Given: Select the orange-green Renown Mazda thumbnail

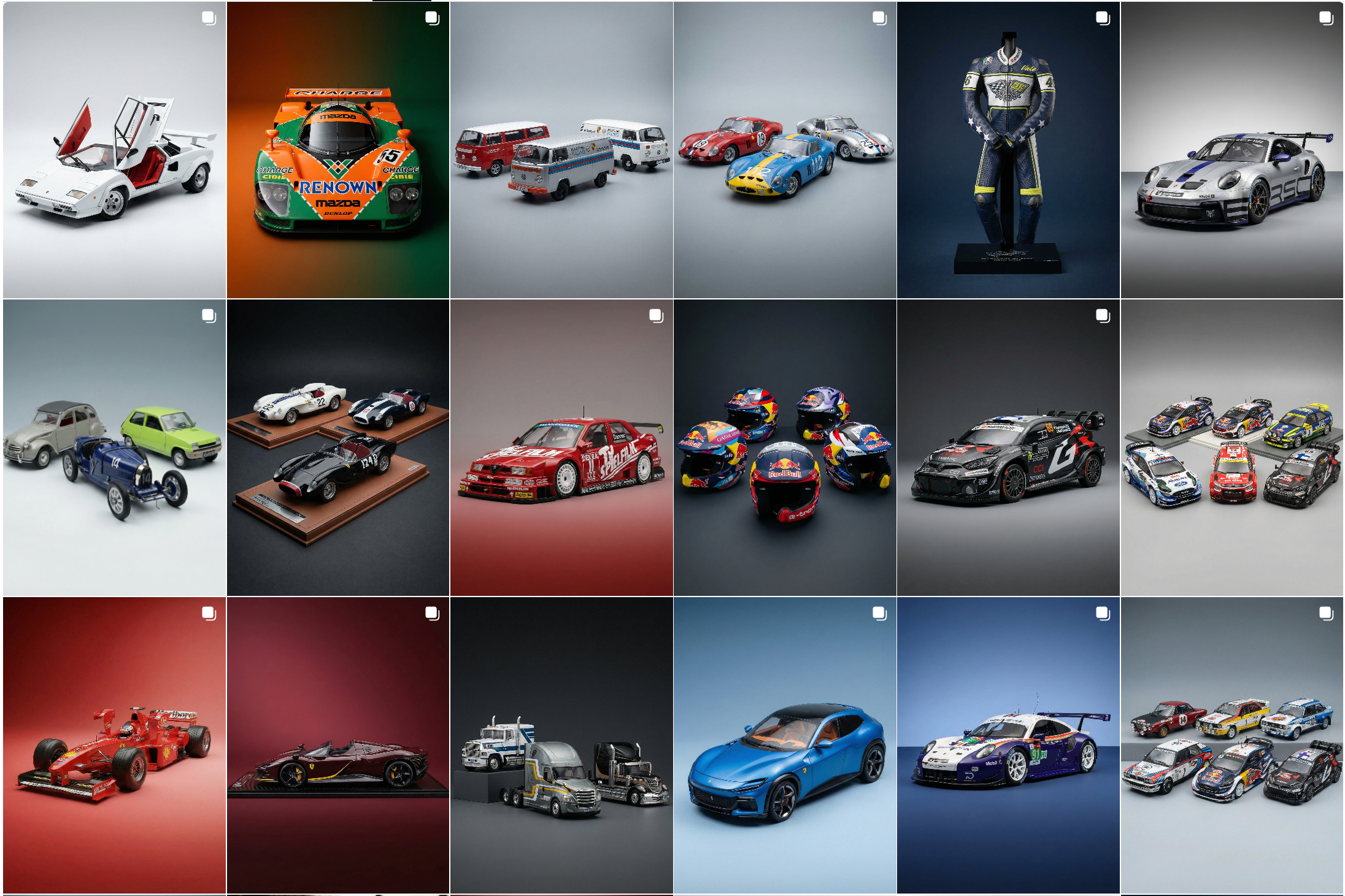Looking at the screenshot, I should 337,150.
